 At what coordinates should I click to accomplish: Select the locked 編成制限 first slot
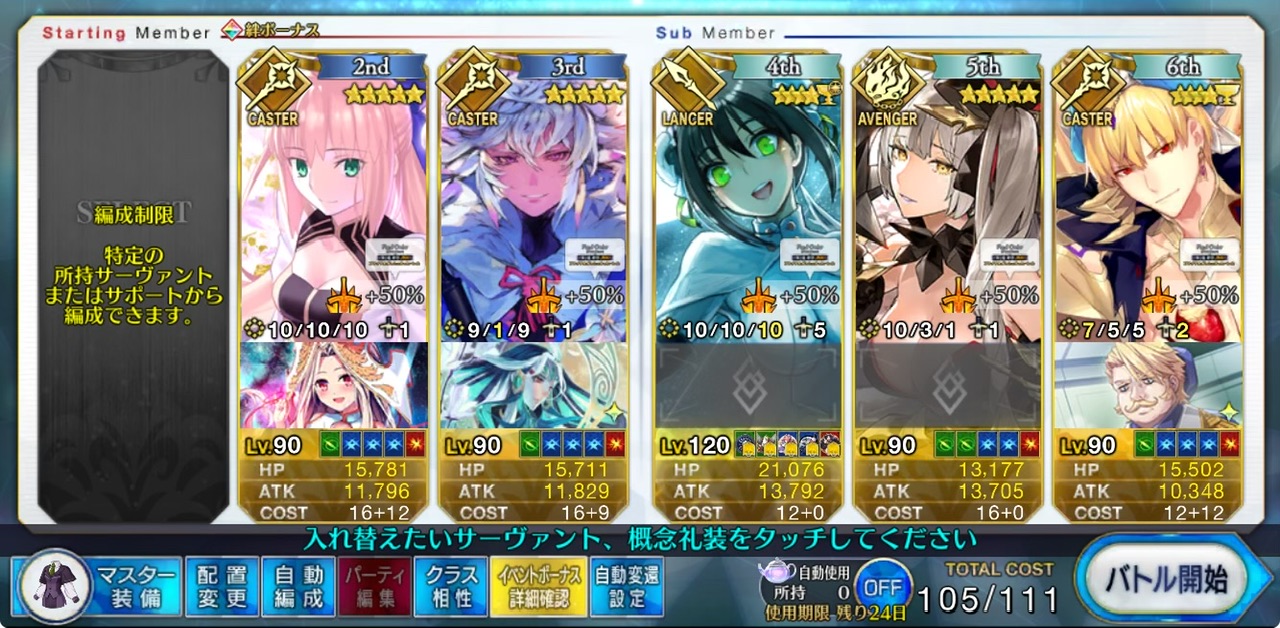(134, 280)
